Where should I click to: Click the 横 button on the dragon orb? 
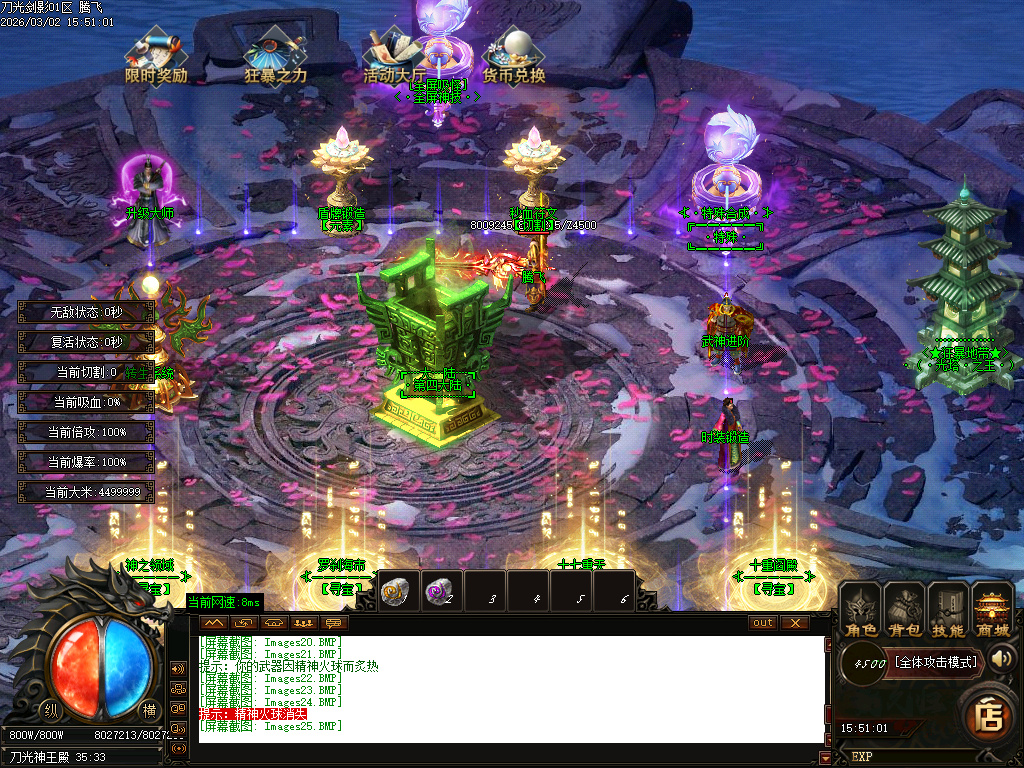click(x=149, y=710)
